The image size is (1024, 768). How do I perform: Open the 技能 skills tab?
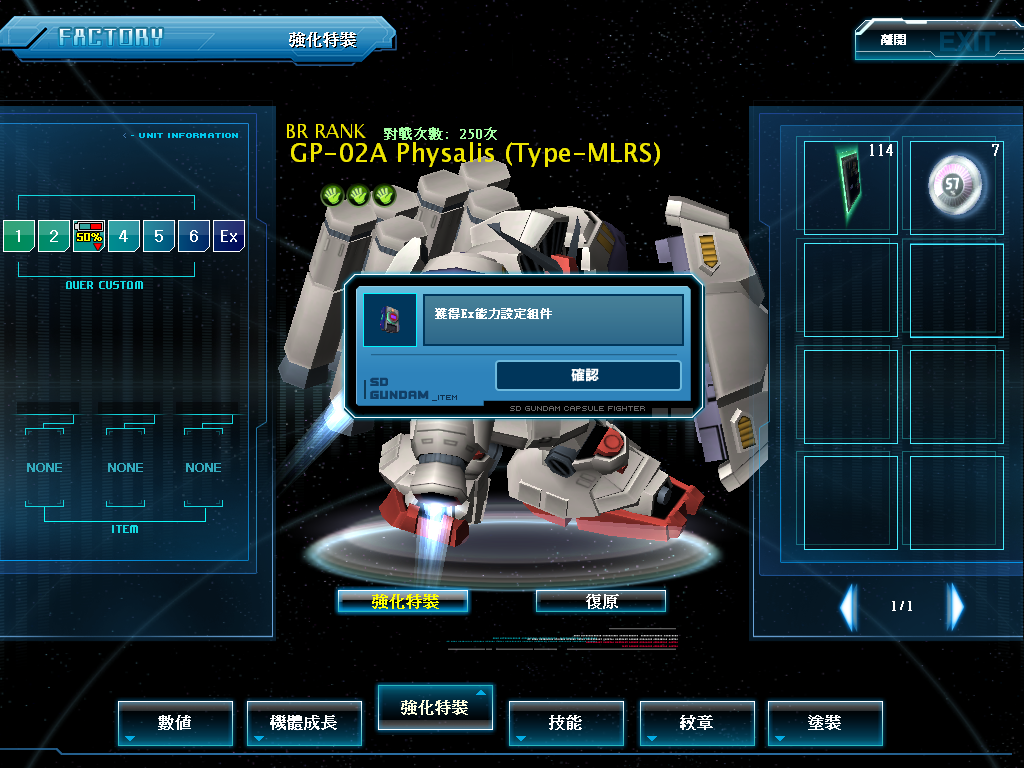pos(566,722)
